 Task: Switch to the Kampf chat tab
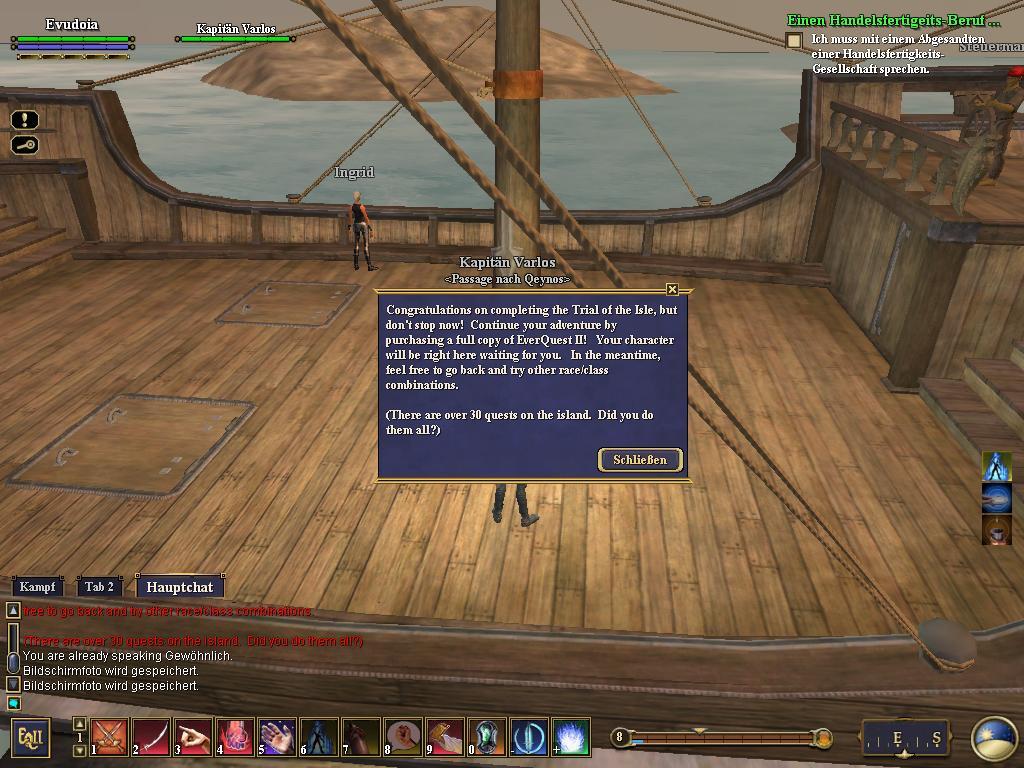(37, 587)
